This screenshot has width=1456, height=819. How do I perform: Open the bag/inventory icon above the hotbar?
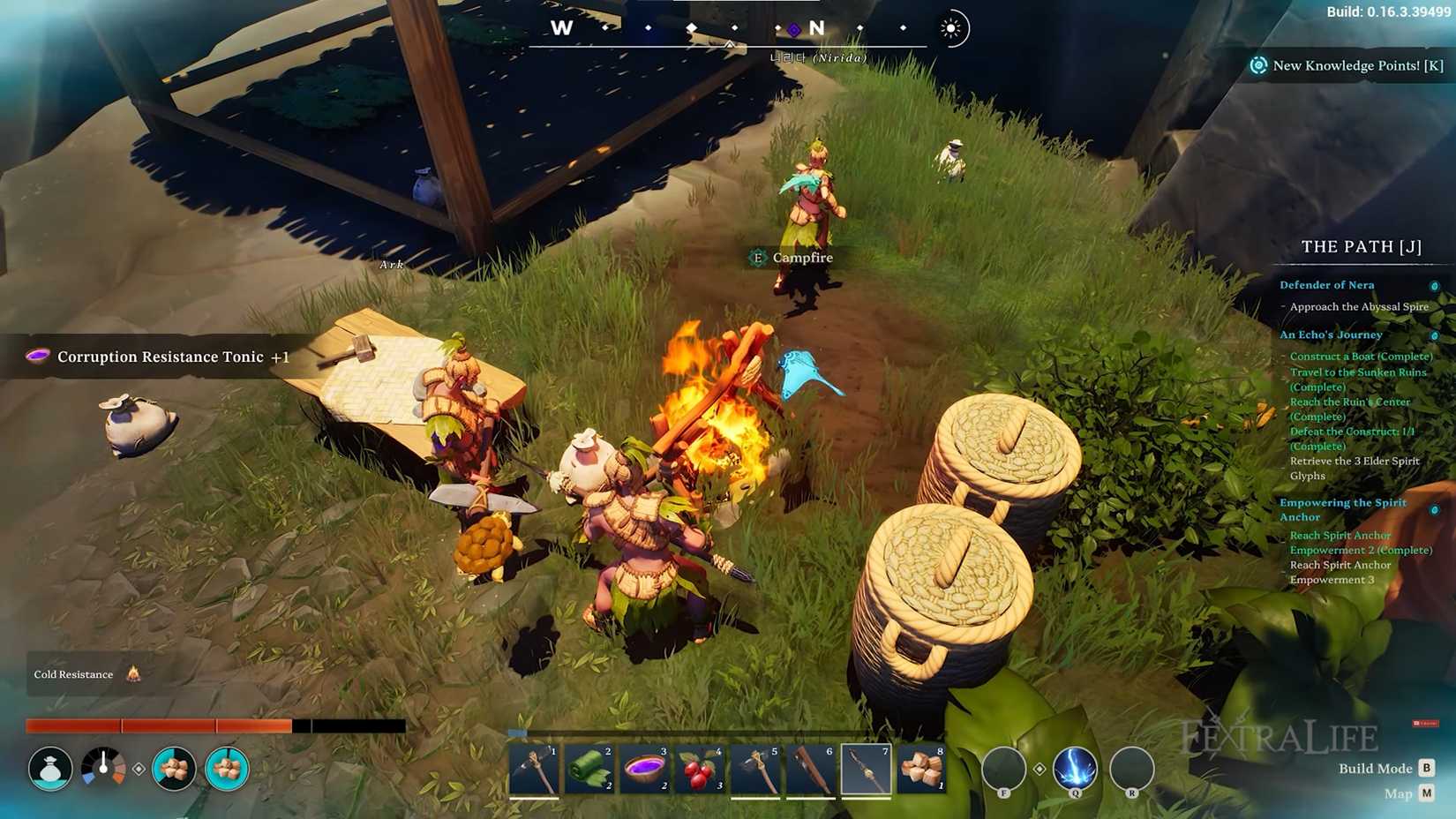(x=50, y=768)
